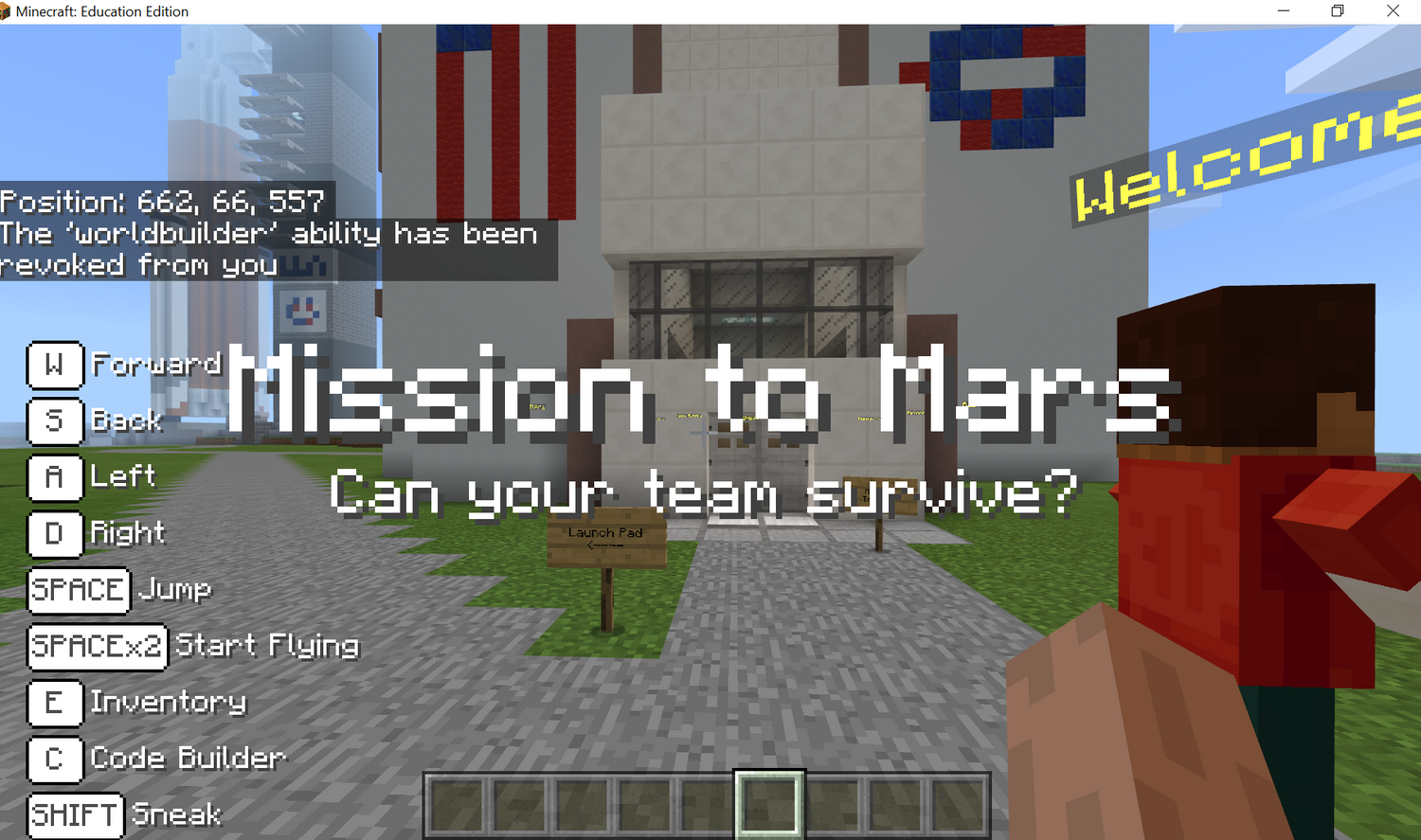
Task: Click the Launch Pad wooden sign
Action: pos(606,535)
